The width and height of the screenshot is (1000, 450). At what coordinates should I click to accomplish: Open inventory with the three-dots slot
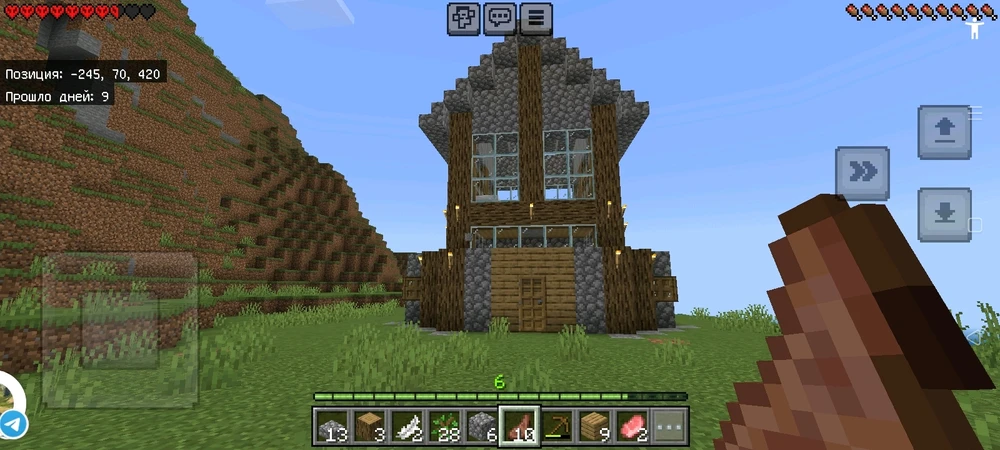click(x=667, y=426)
